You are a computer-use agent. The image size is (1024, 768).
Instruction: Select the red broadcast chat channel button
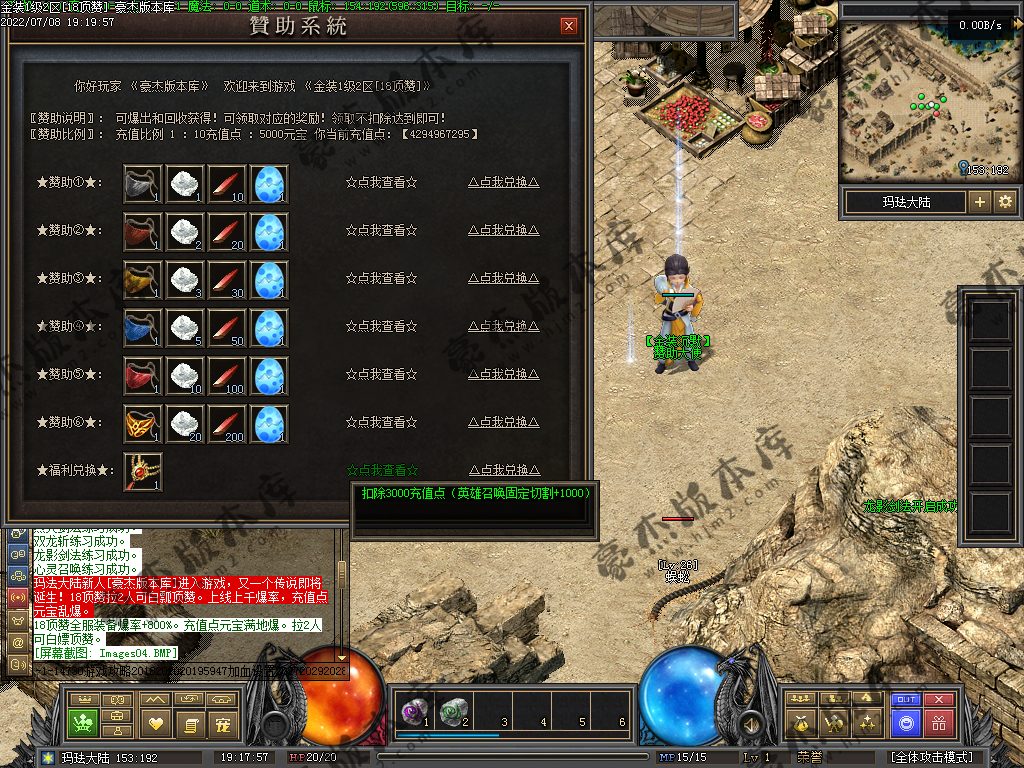pyautogui.click(x=17, y=597)
